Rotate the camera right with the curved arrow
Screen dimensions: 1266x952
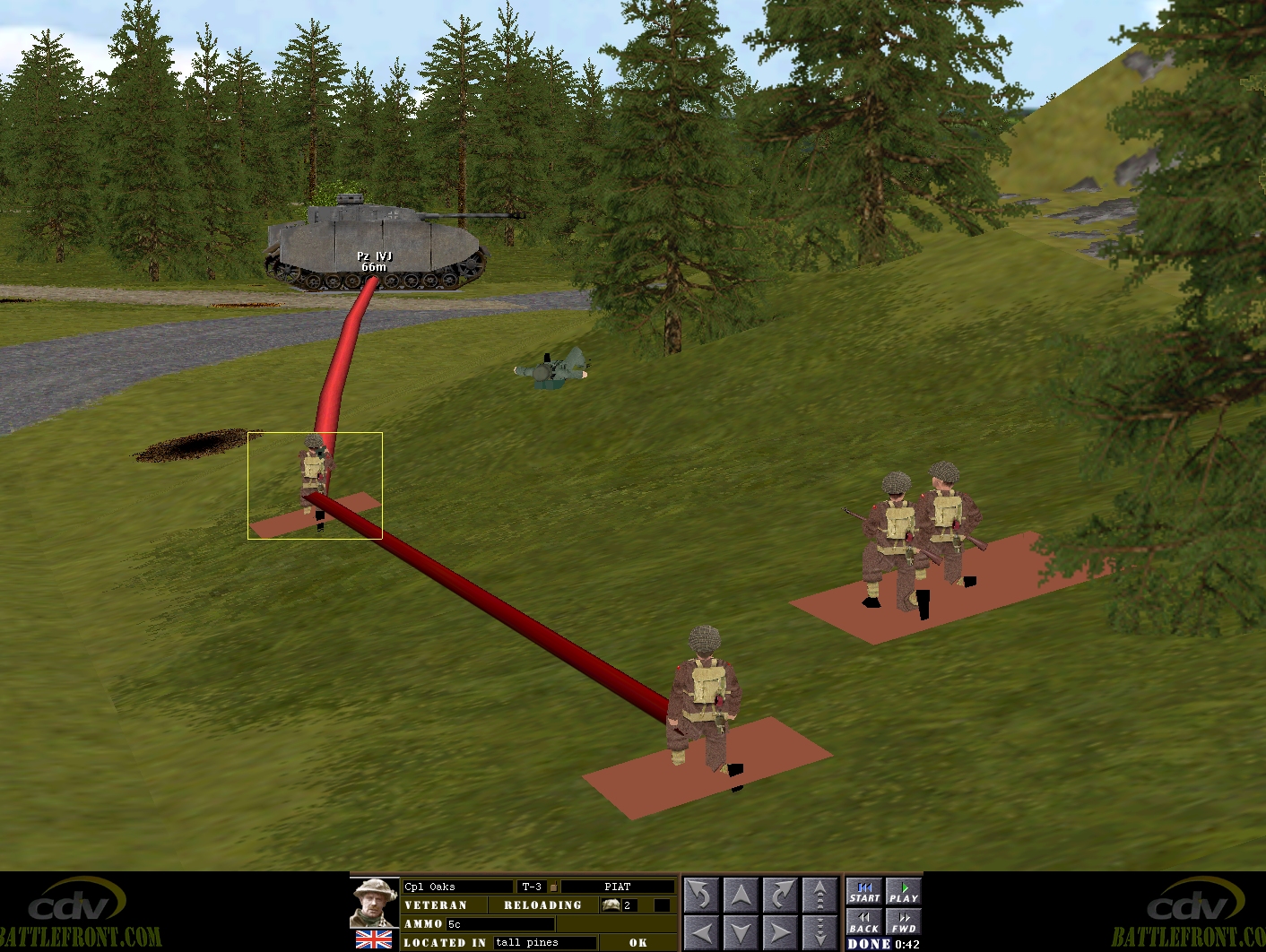tap(780, 895)
